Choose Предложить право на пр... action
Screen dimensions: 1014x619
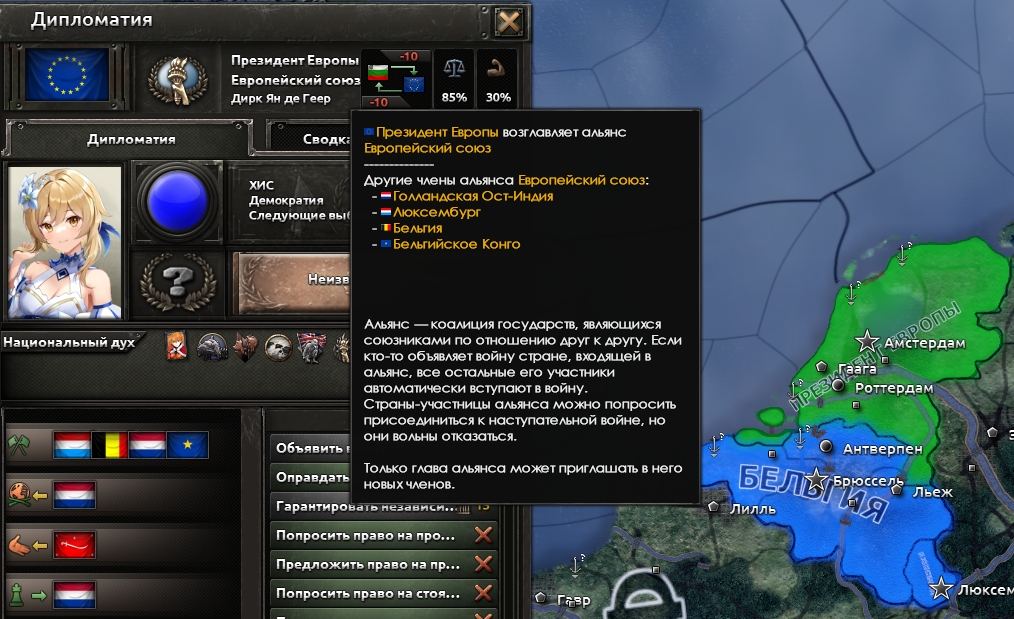(x=368, y=564)
